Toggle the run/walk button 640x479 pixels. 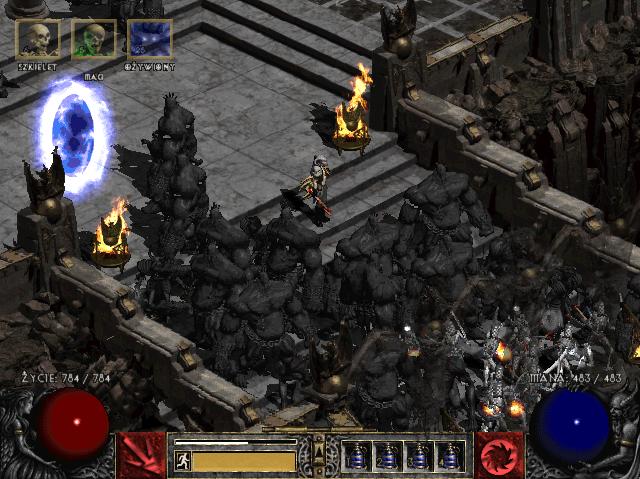[182, 461]
